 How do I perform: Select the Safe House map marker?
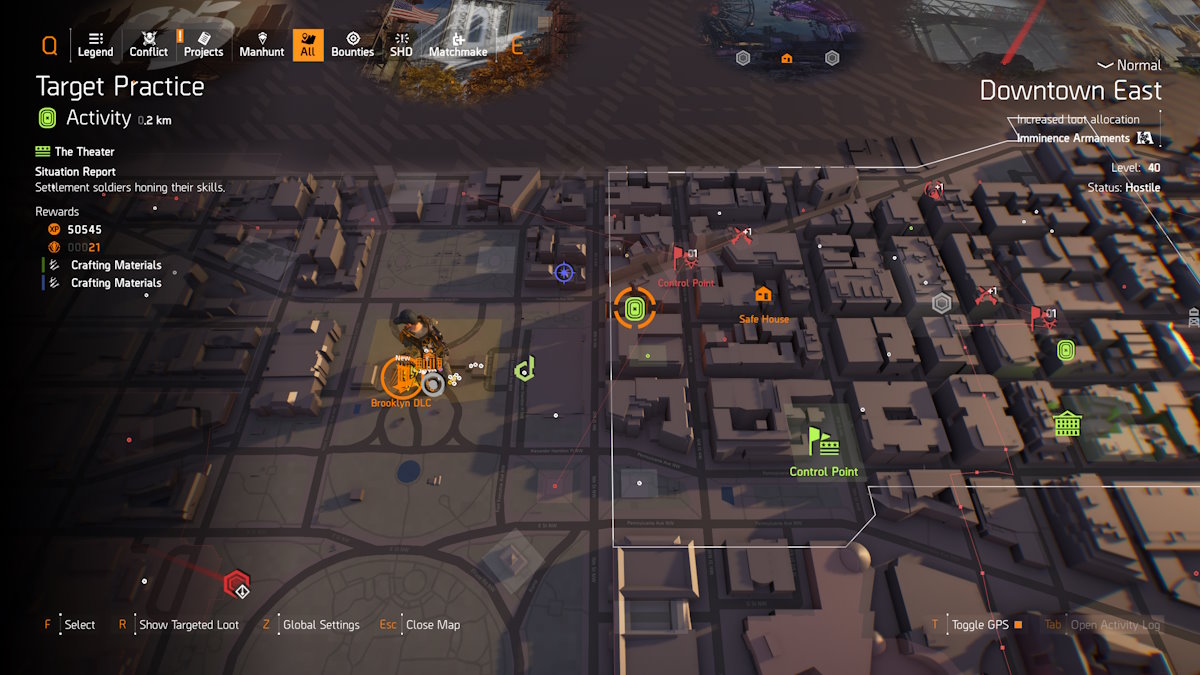pos(764,295)
